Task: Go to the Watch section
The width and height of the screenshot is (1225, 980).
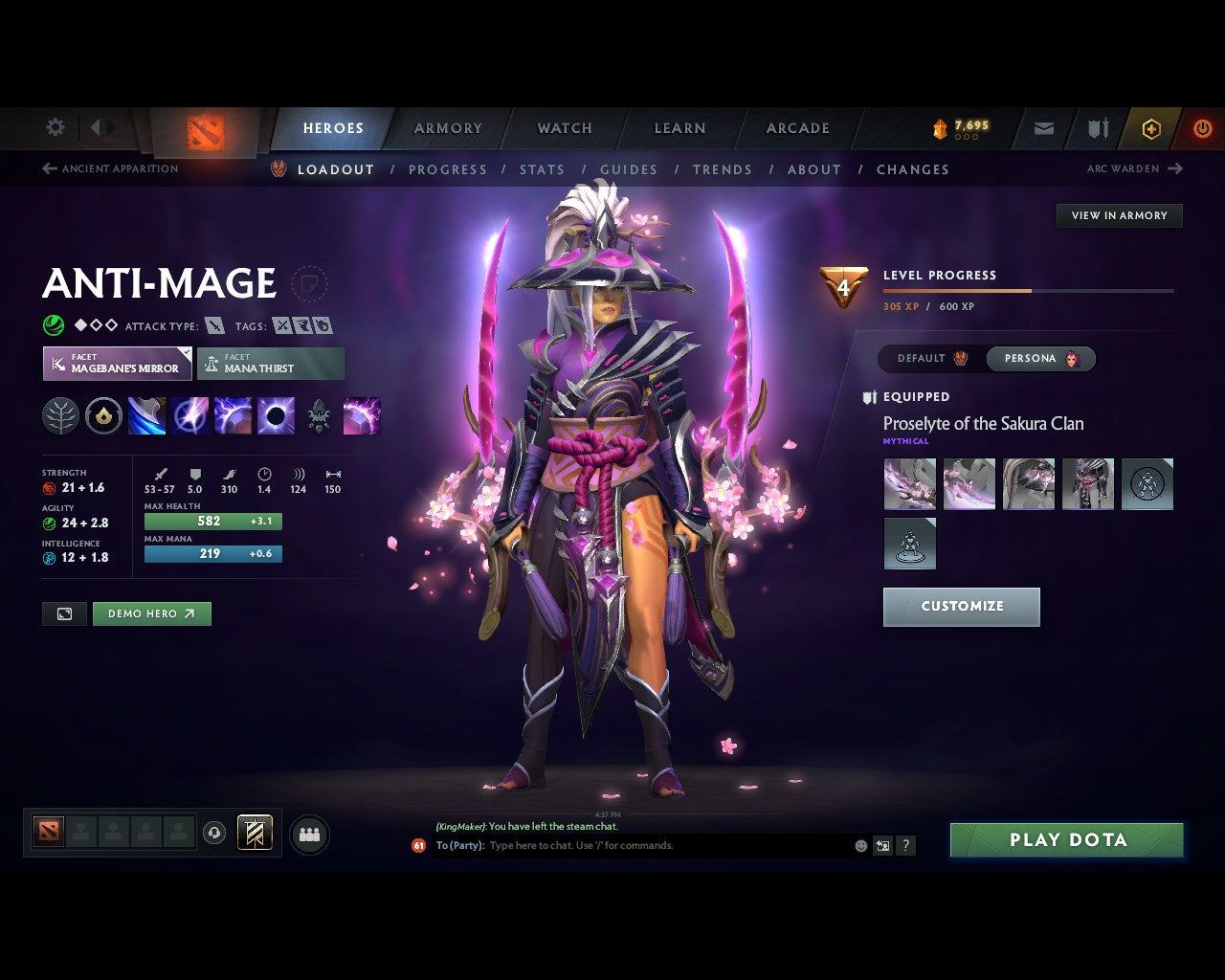Action: tap(565, 128)
